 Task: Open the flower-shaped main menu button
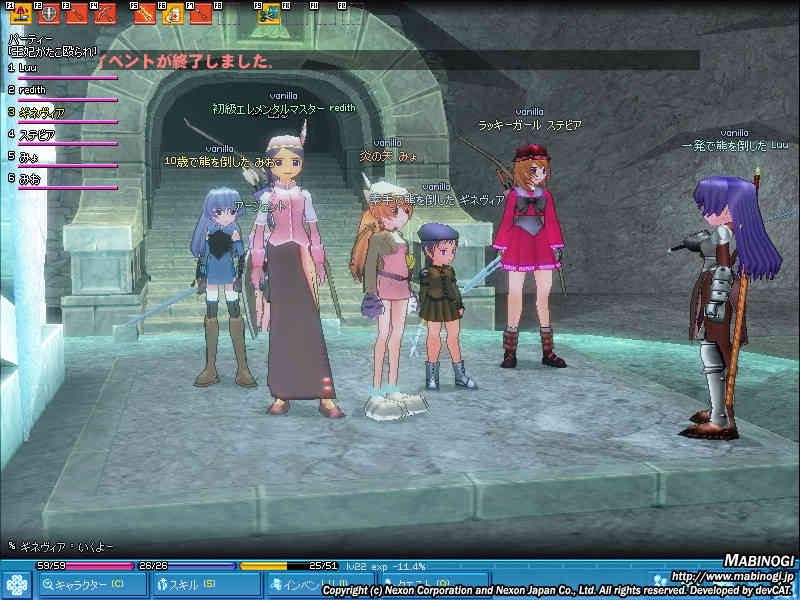[16, 584]
